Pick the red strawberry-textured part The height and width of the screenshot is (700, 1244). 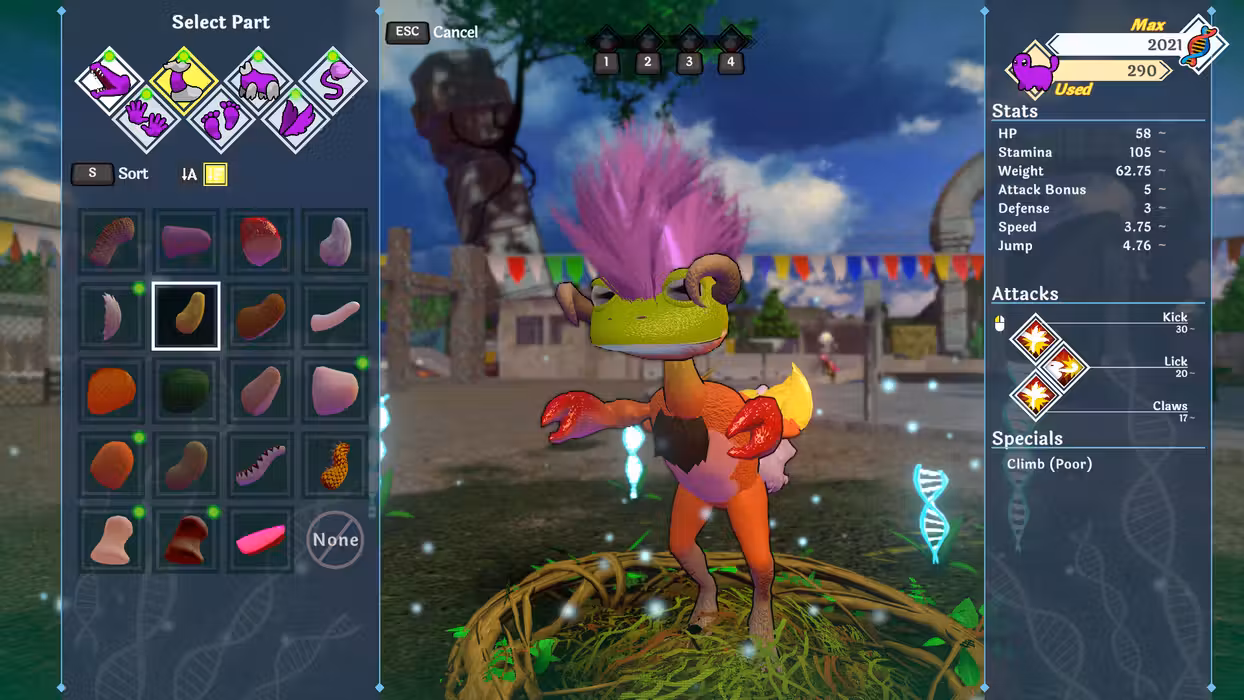click(x=260, y=241)
